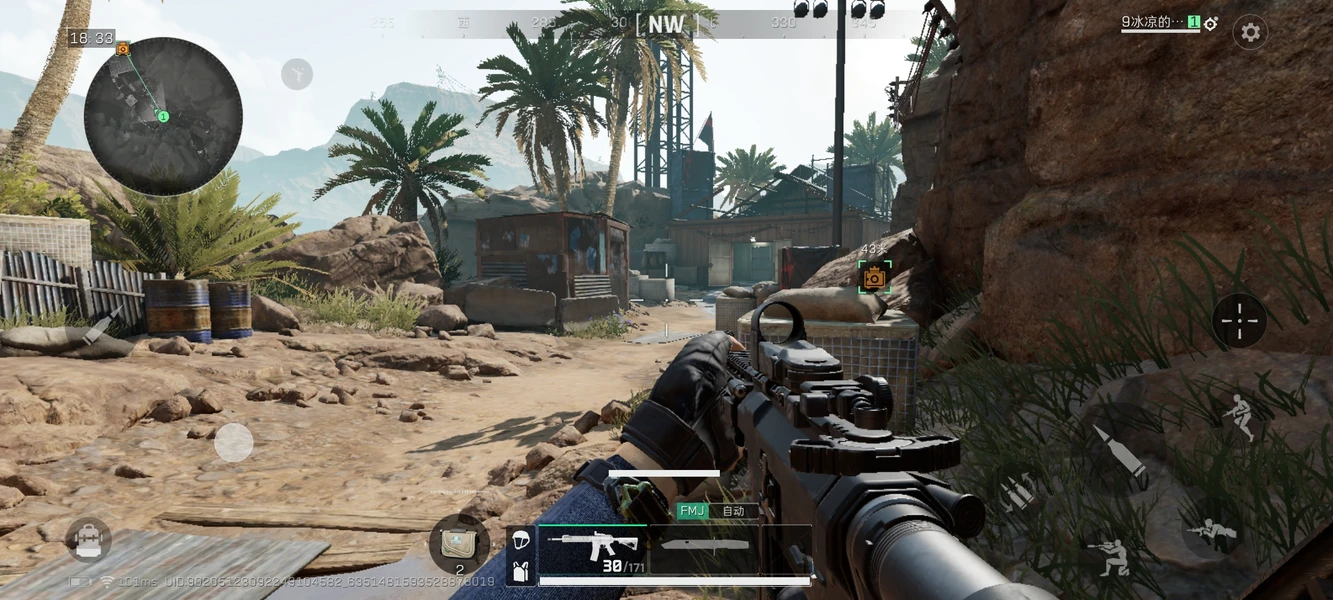This screenshot has width=1333, height=600.
Task: Toggle the FMJ ammo type
Action: [692, 511]
